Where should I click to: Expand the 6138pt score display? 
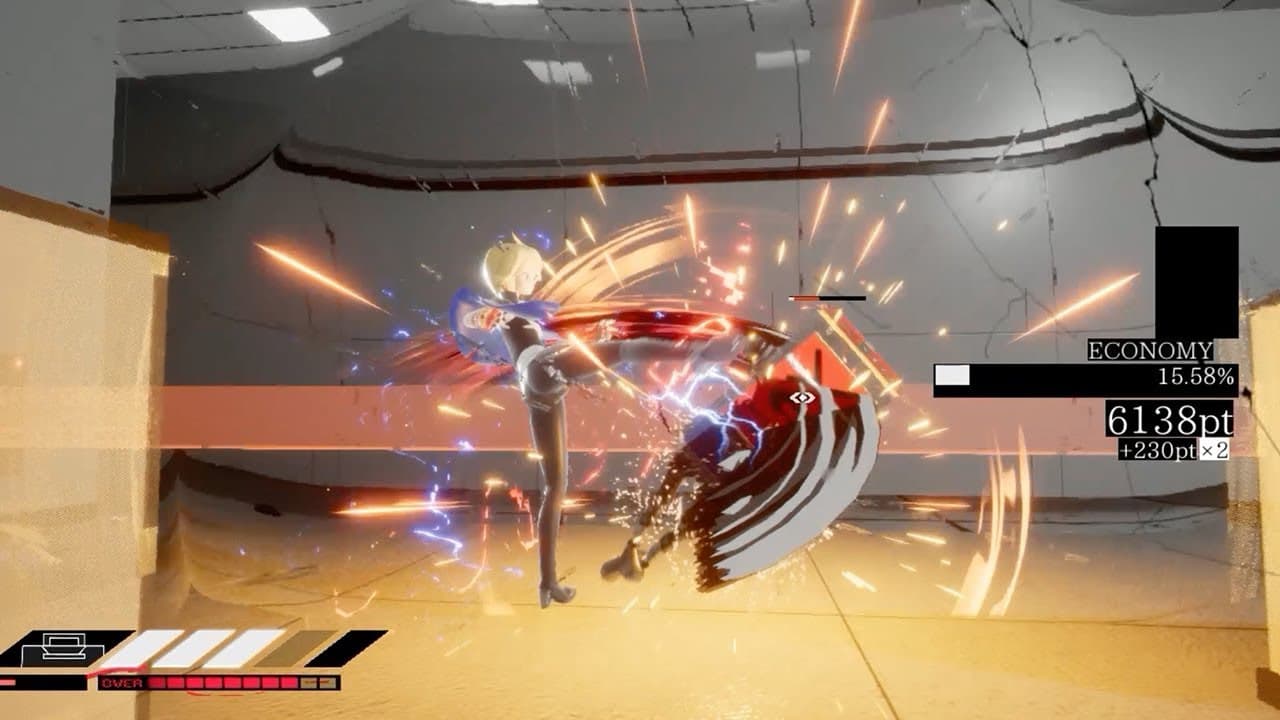point(1168,421)
